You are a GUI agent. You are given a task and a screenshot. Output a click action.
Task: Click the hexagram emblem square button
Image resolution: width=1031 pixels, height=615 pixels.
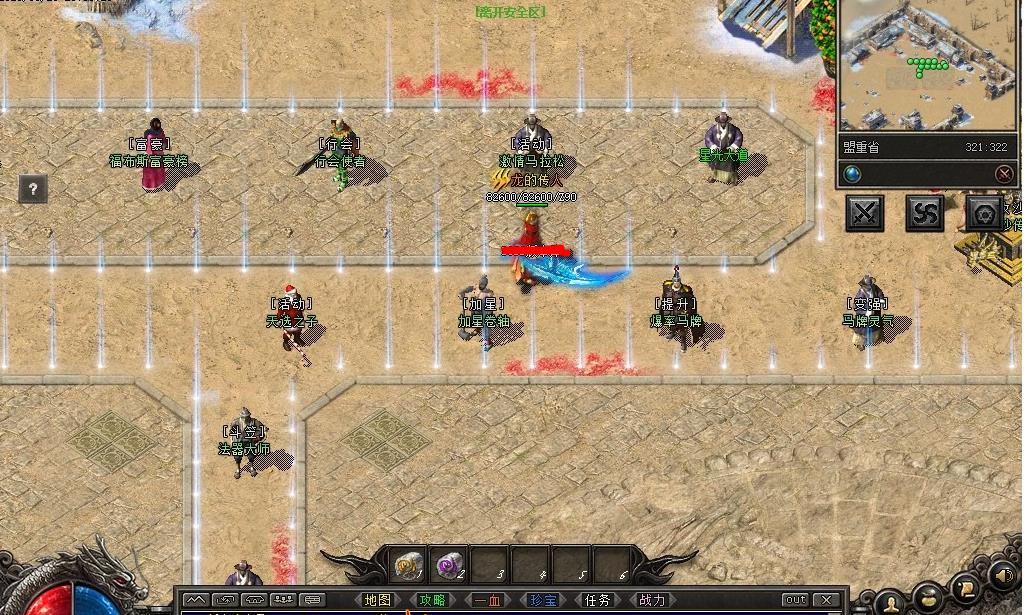point(984,213)
